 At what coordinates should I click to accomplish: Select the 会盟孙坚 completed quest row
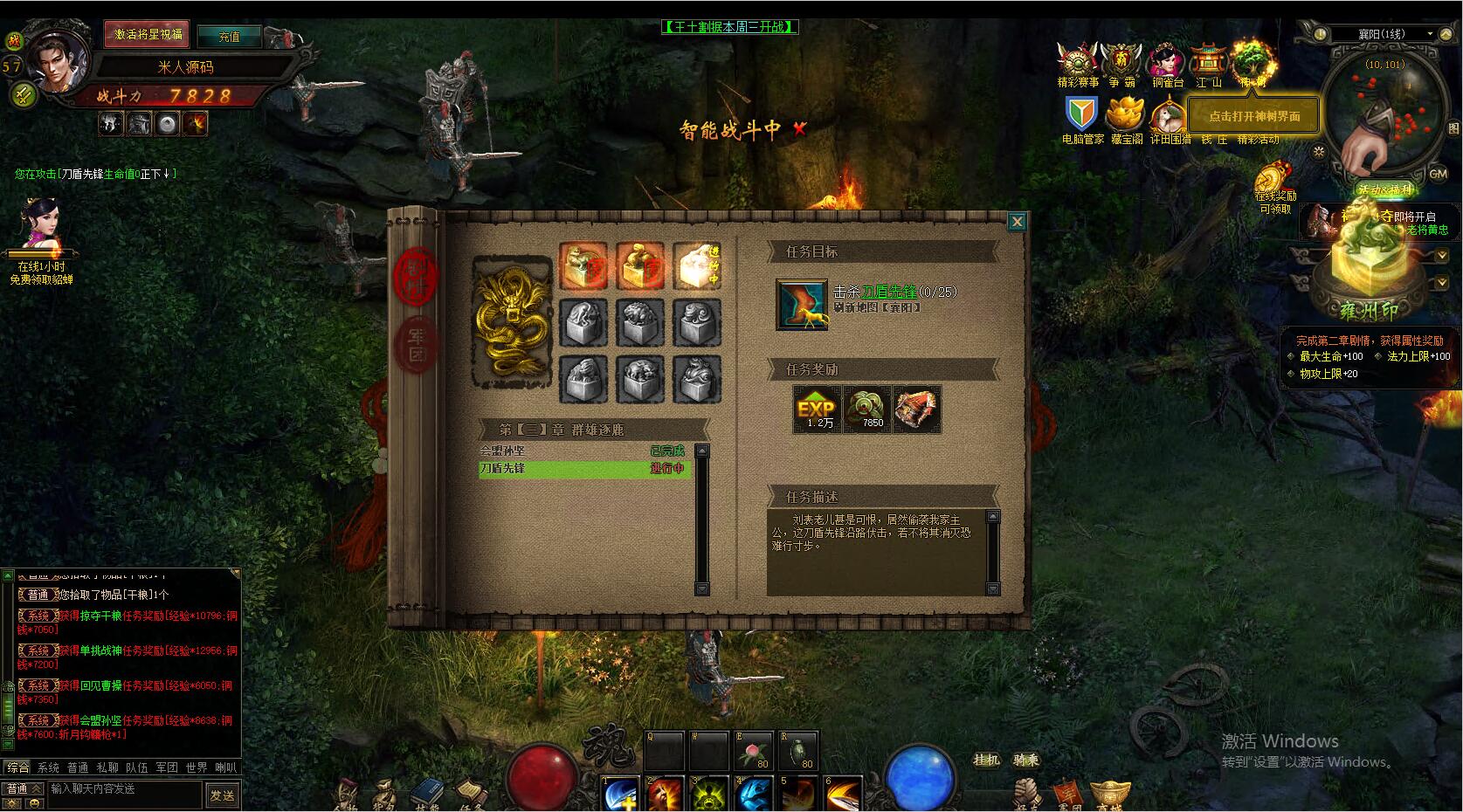(x=583, y=451)
